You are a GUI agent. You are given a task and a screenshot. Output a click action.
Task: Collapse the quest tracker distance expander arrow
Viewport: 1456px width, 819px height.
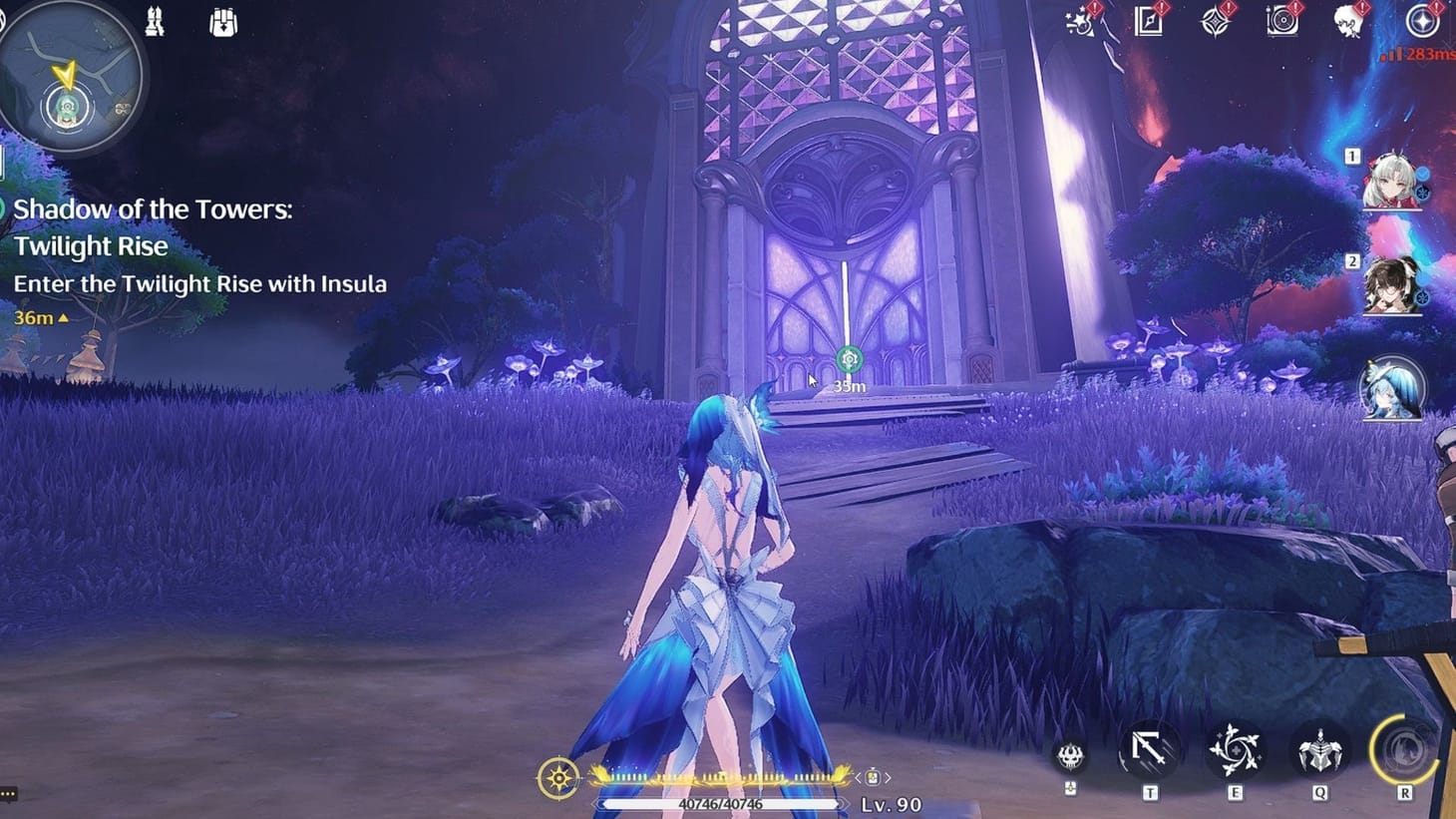point(64,318)
